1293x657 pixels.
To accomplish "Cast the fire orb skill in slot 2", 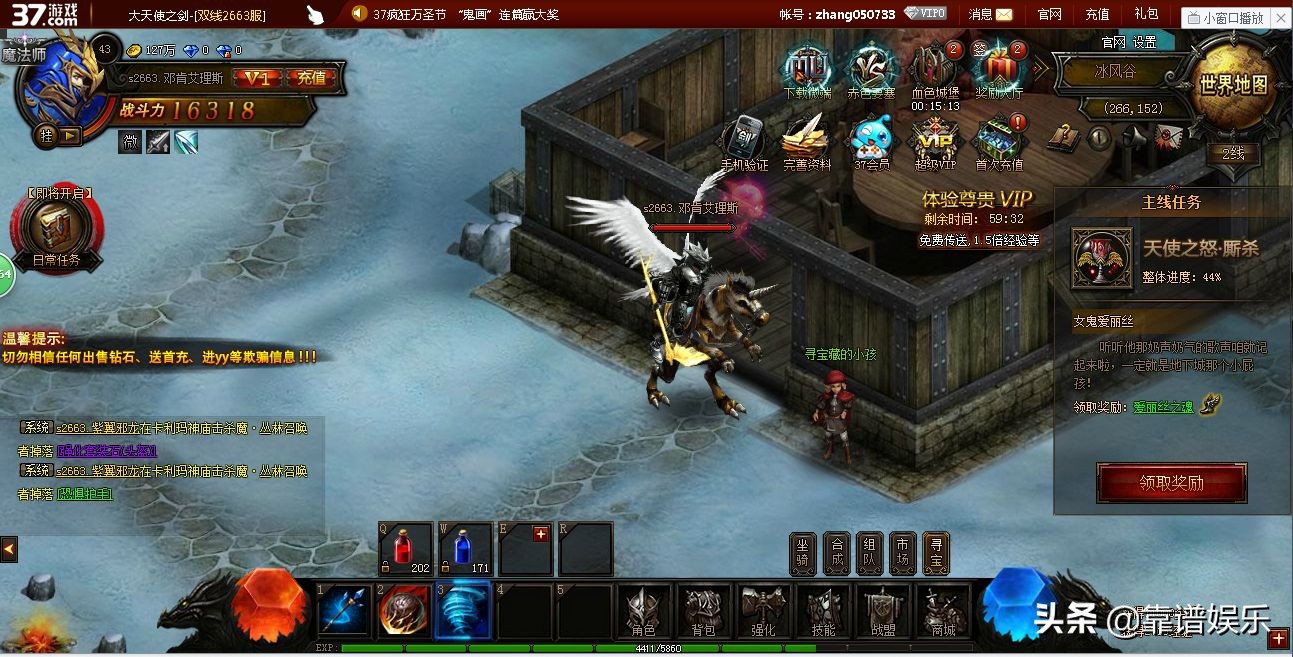I will (x=404, y=610).
